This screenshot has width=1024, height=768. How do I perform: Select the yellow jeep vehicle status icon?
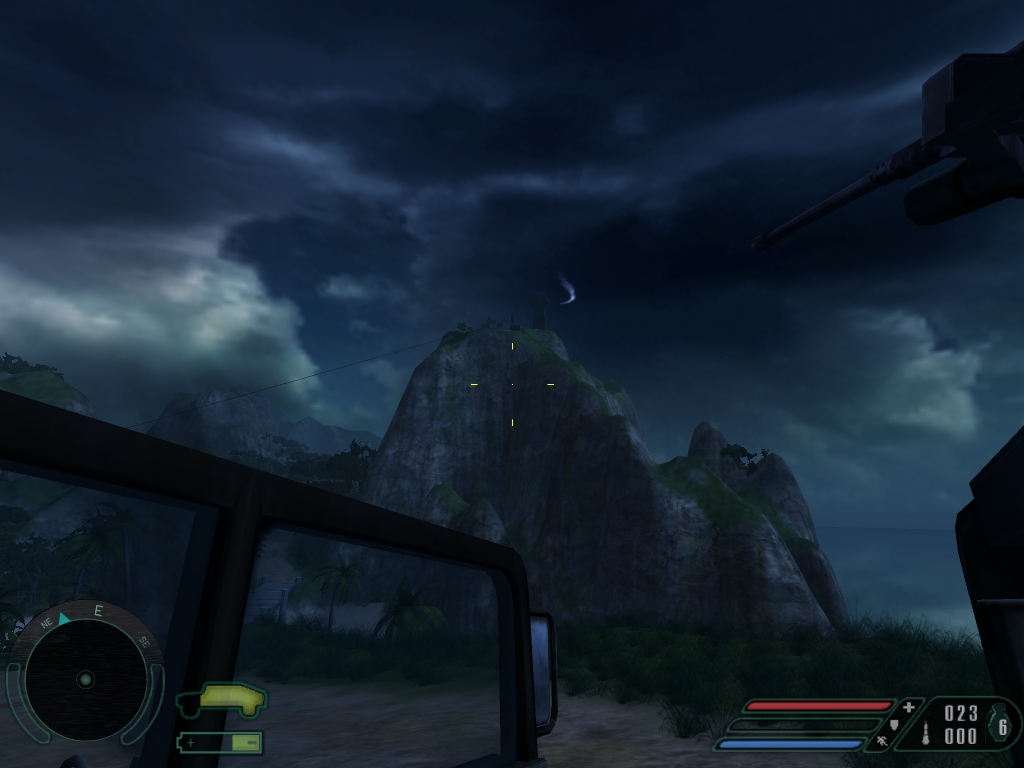222,699
